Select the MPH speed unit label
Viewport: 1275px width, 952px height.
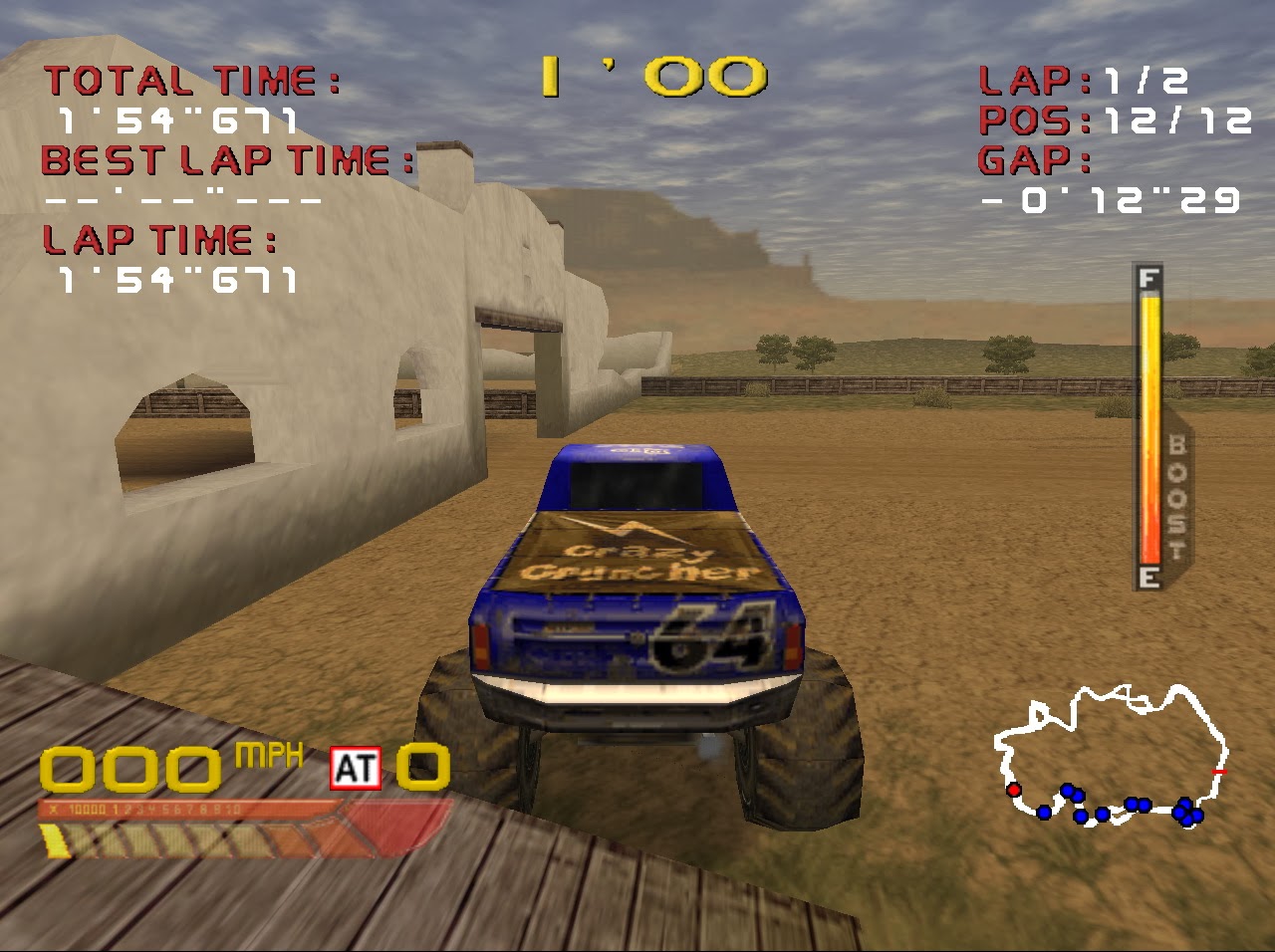267,754
